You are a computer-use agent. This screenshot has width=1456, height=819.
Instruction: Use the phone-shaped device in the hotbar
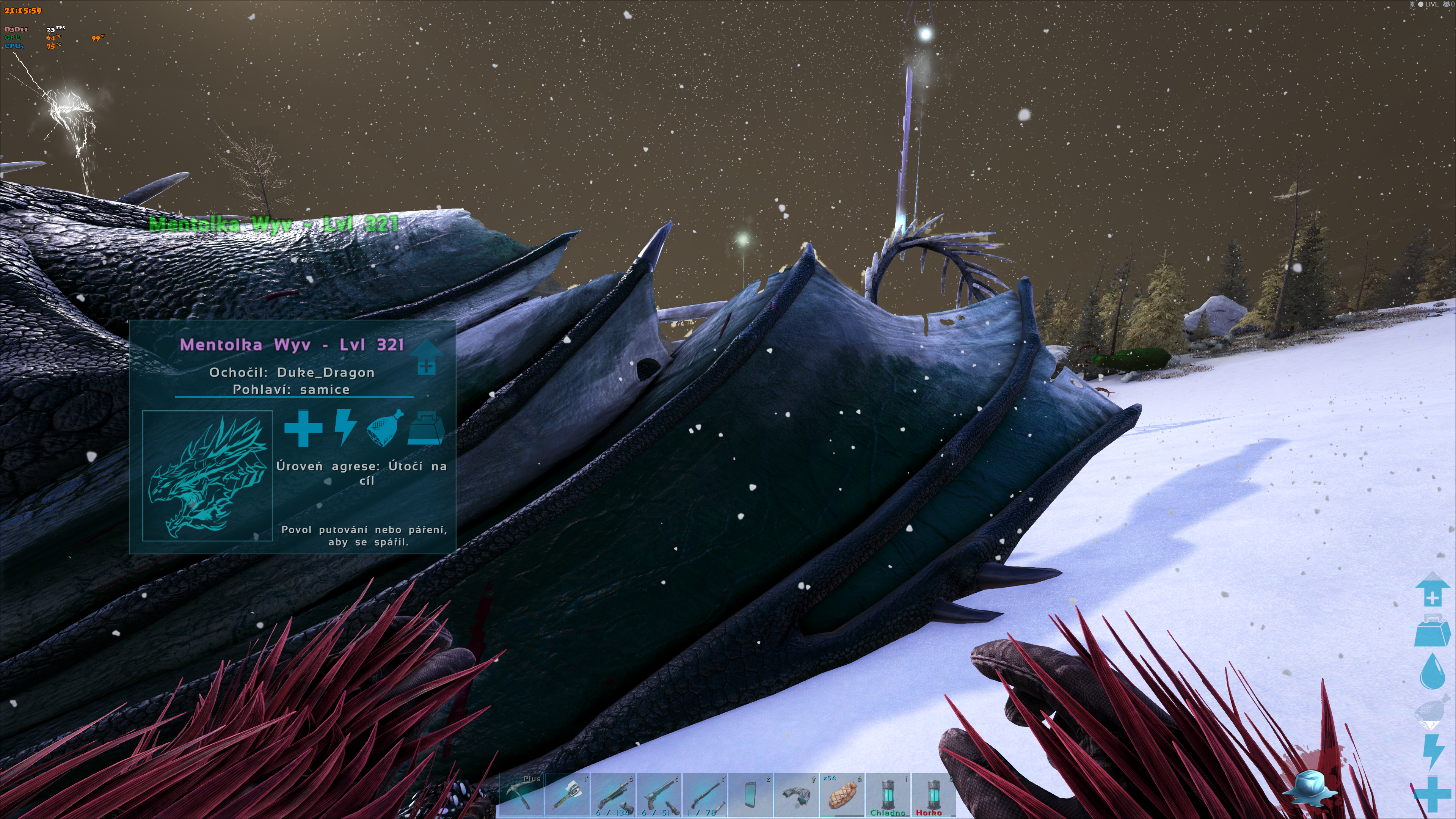751,794
